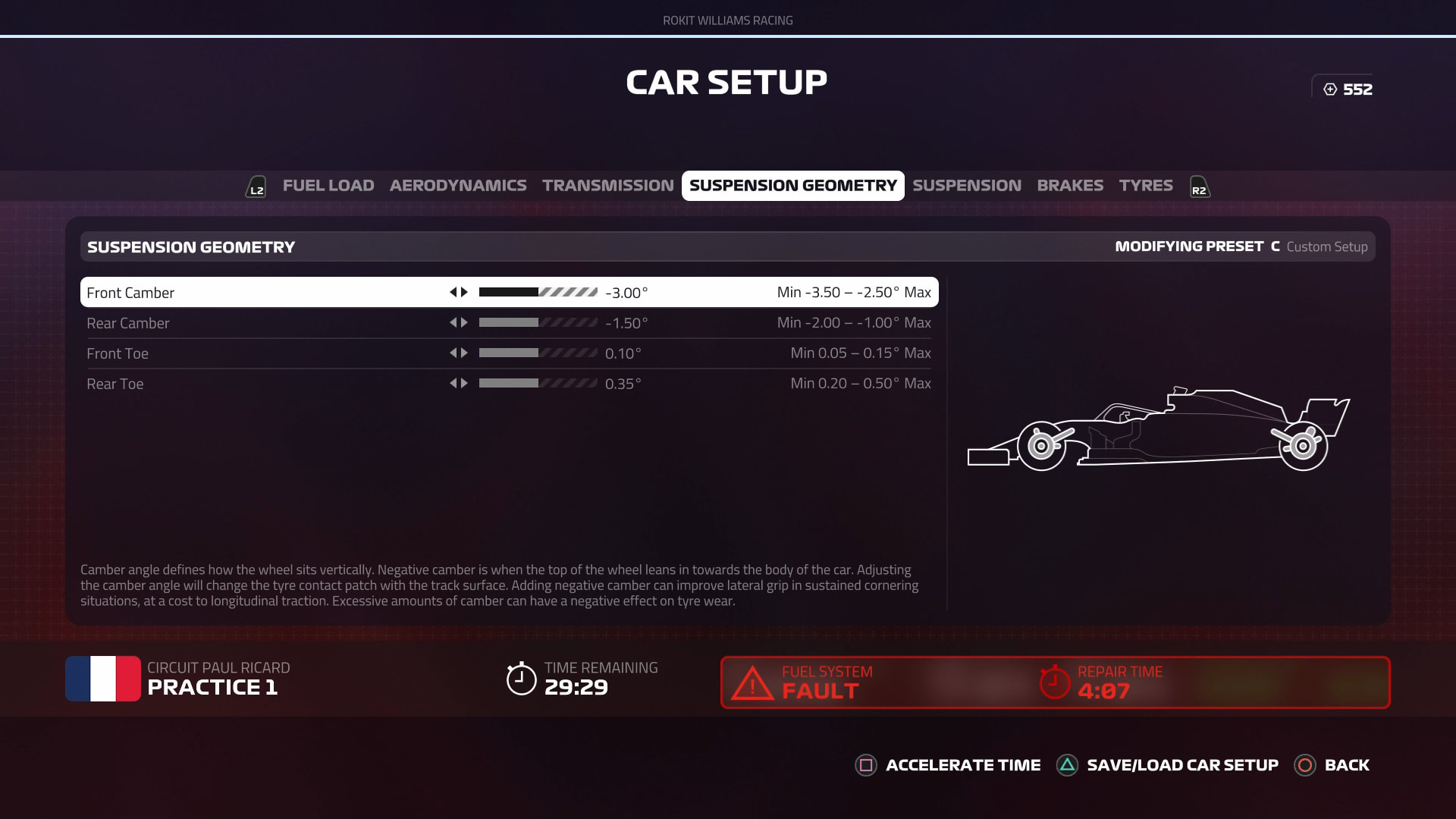
Task: Show the Brakes tab
Action: (1069, 186)
